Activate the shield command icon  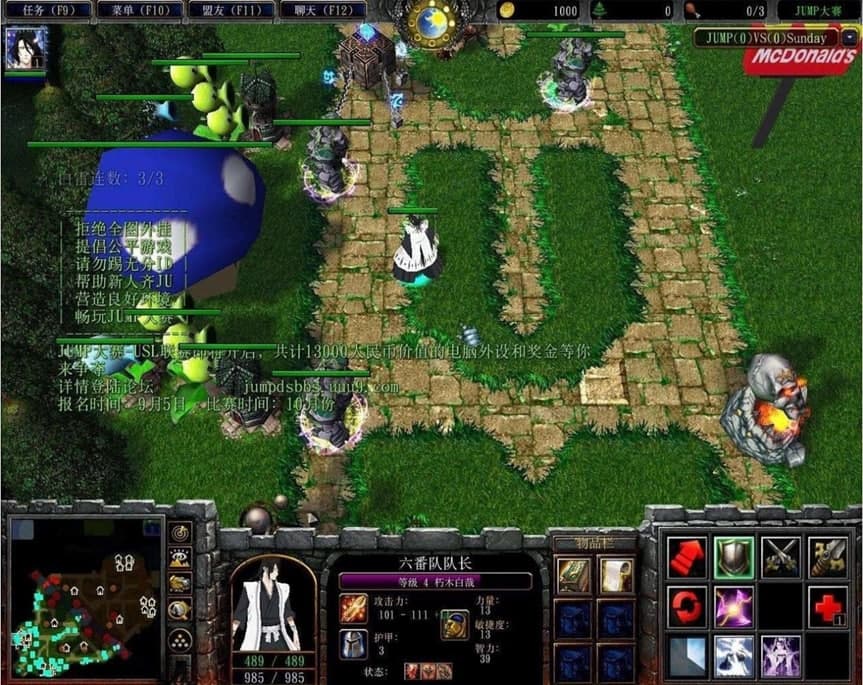[733, 556]
